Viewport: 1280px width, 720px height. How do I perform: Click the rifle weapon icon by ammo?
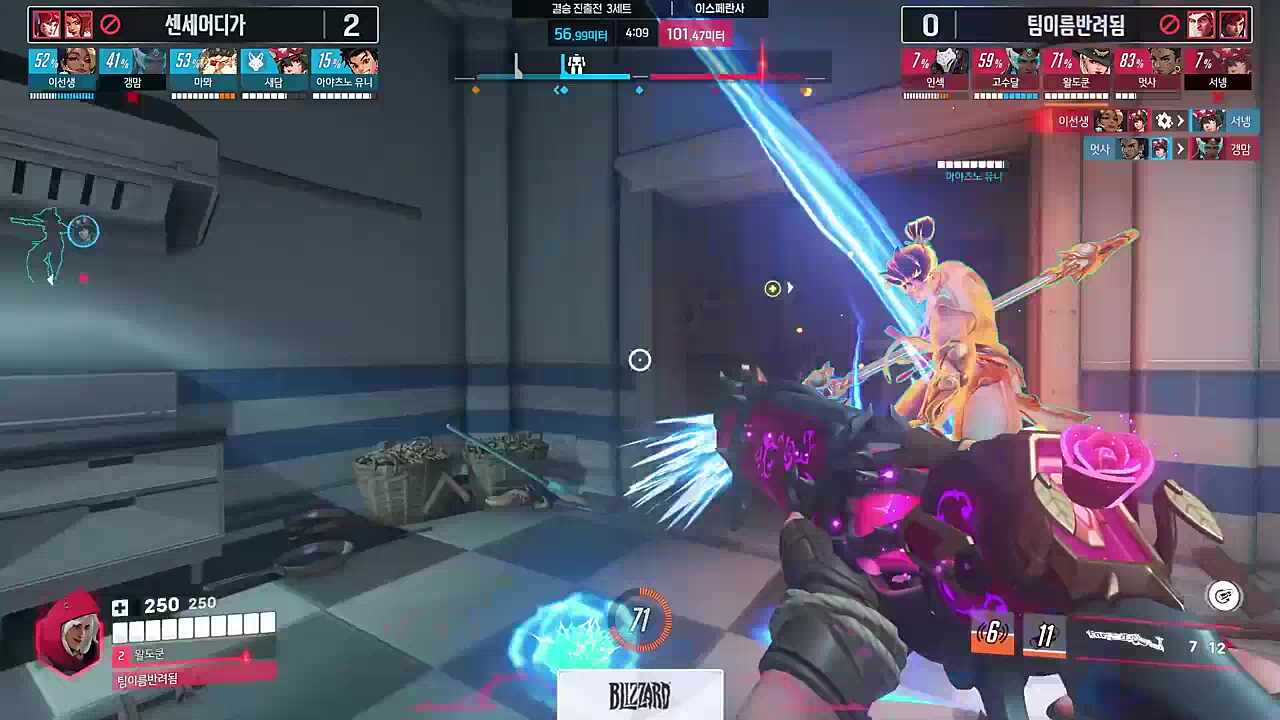pyautogui.click(x=1125, y=640)
